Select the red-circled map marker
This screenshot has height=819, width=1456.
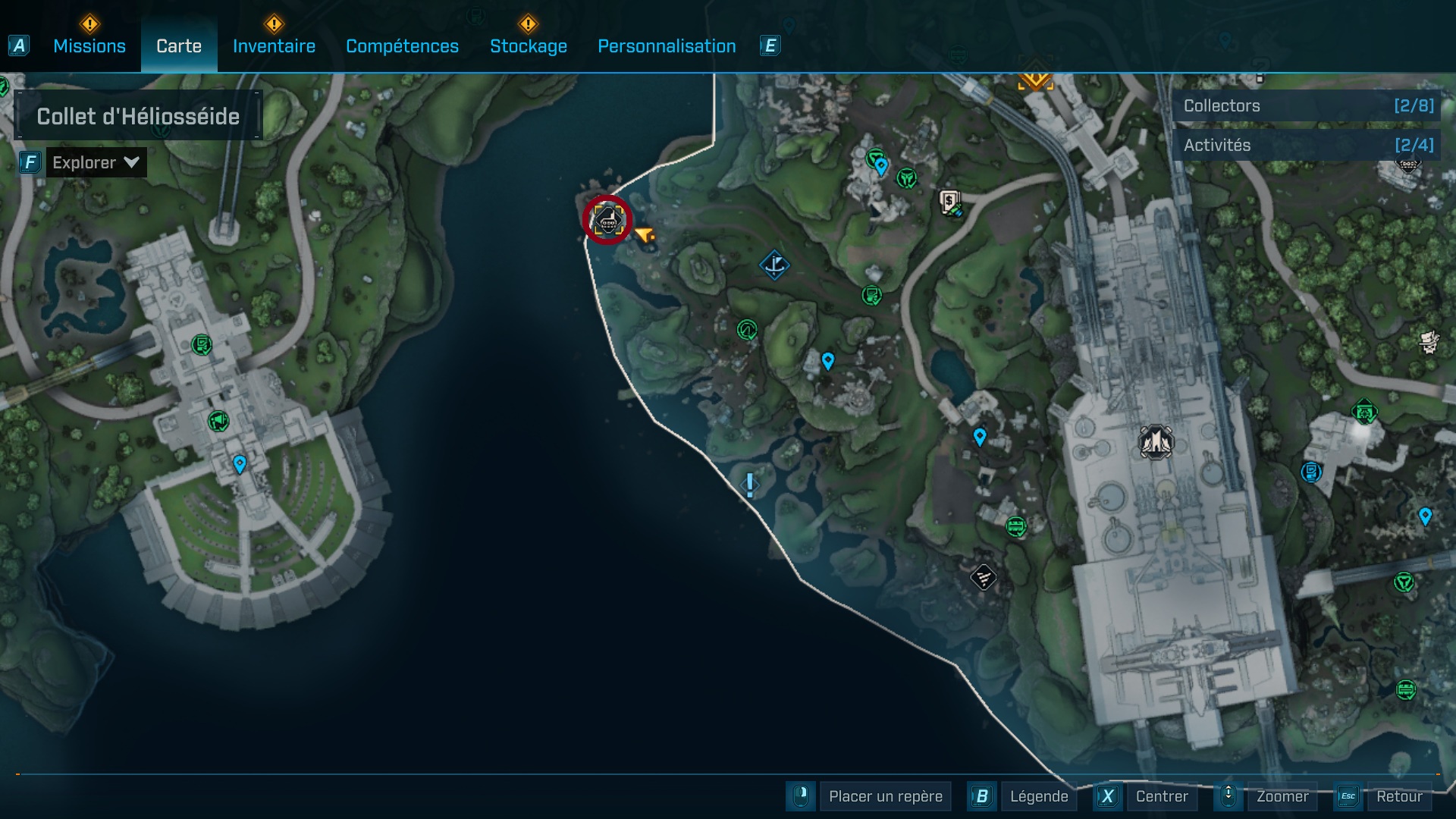click(607, 220)
